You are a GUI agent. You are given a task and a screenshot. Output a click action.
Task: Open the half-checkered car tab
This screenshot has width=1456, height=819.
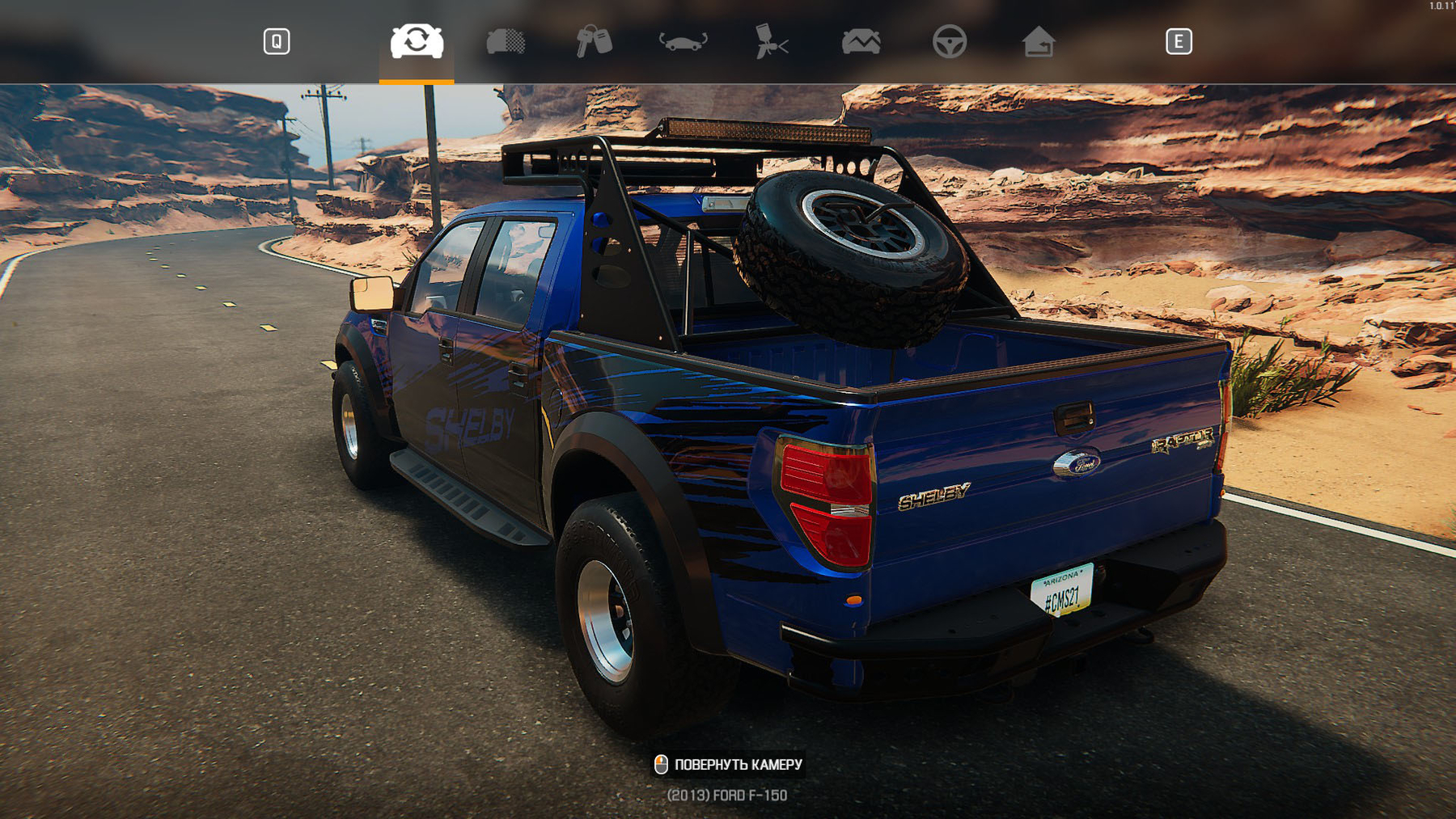tap(506, 41)
